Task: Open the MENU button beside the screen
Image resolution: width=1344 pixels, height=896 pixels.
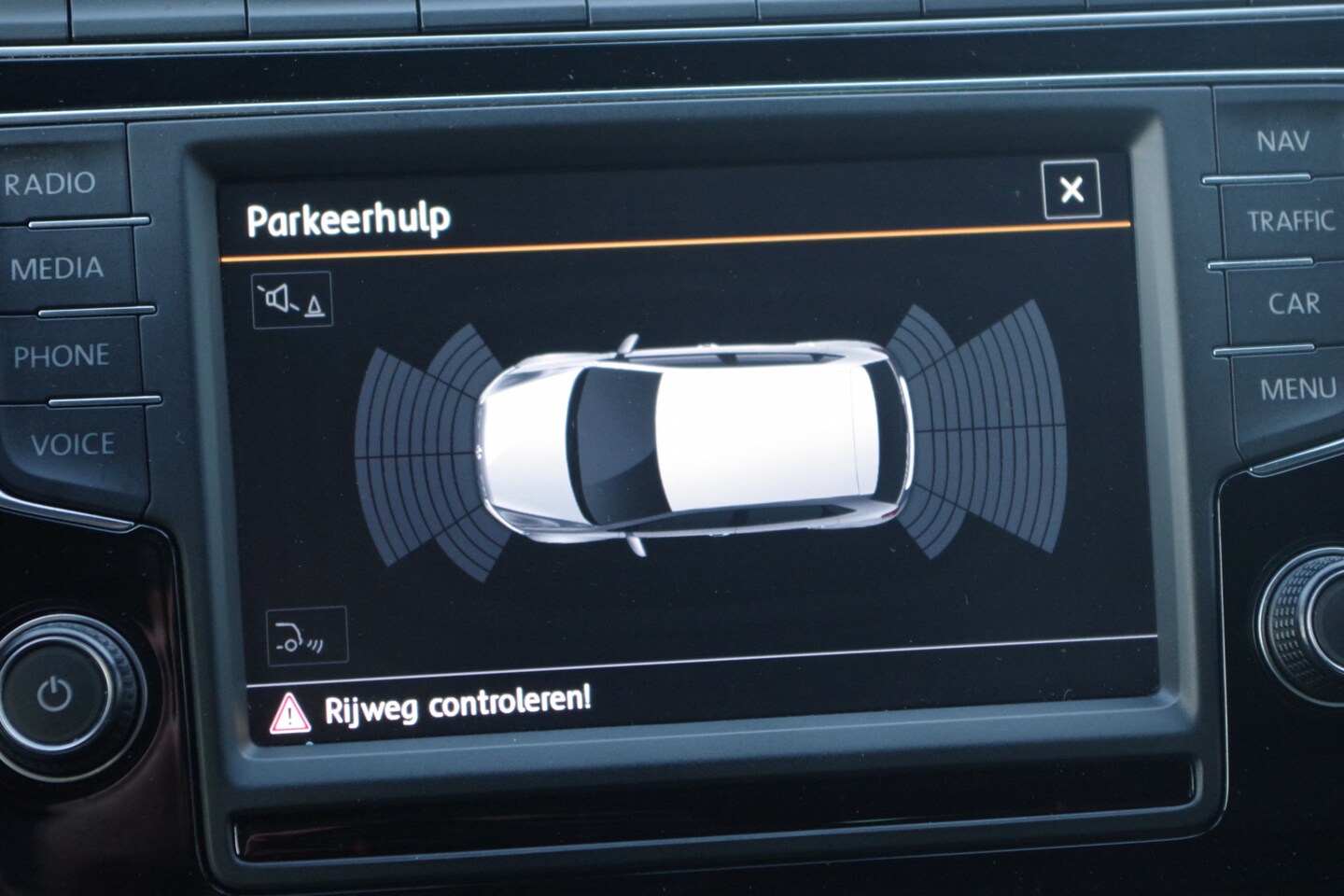Action: click(1297, 388)
